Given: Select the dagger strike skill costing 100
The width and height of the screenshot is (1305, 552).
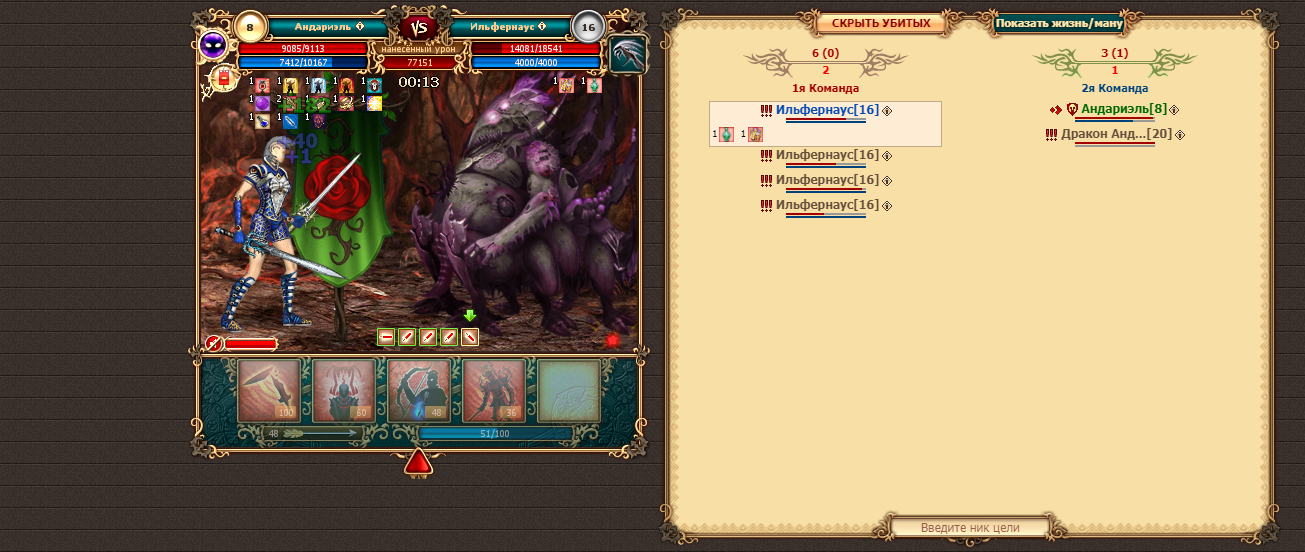Looking at the screenshot, I should [269, 390].
